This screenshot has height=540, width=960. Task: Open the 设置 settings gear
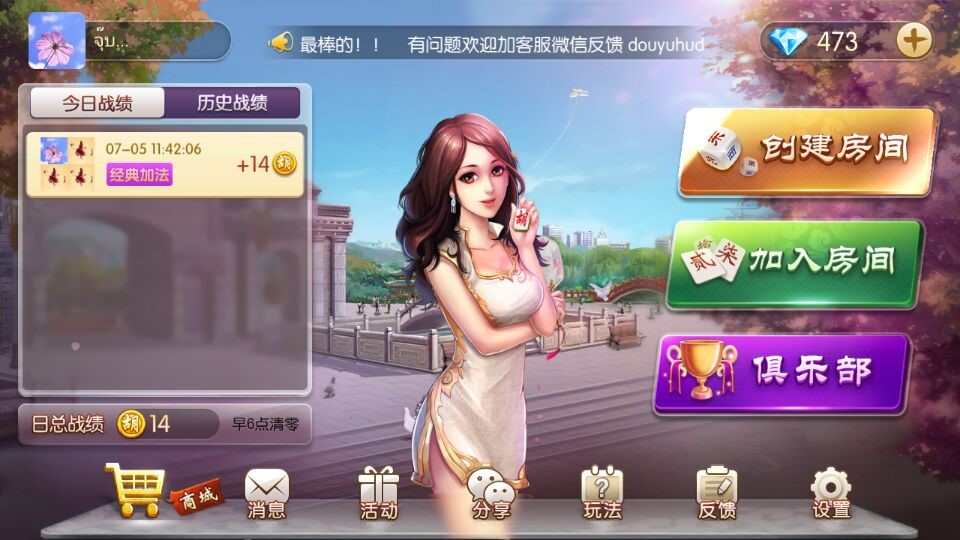click(x=831, y=493)
